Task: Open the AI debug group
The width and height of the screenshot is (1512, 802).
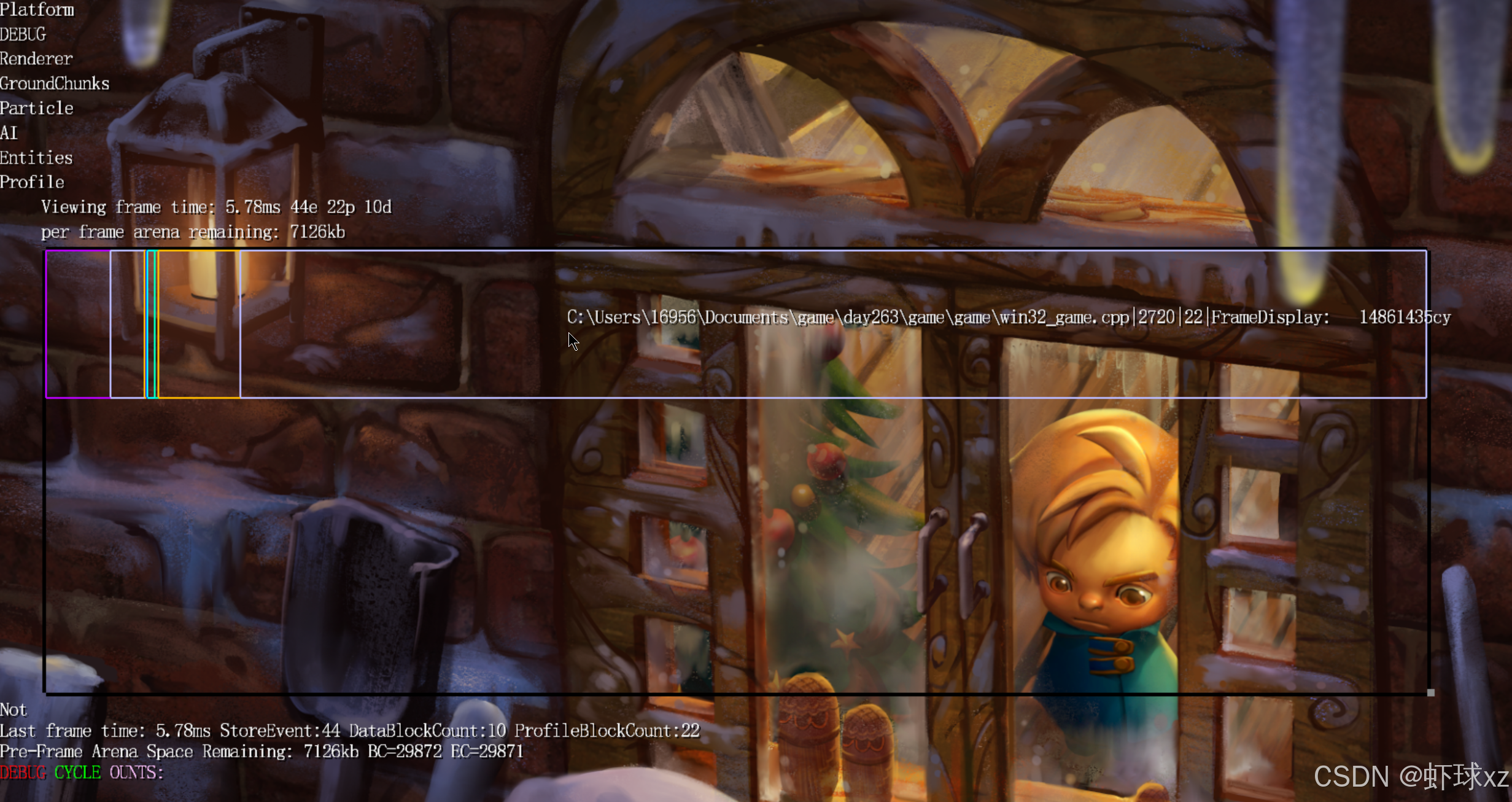Action: pos(9,133)
